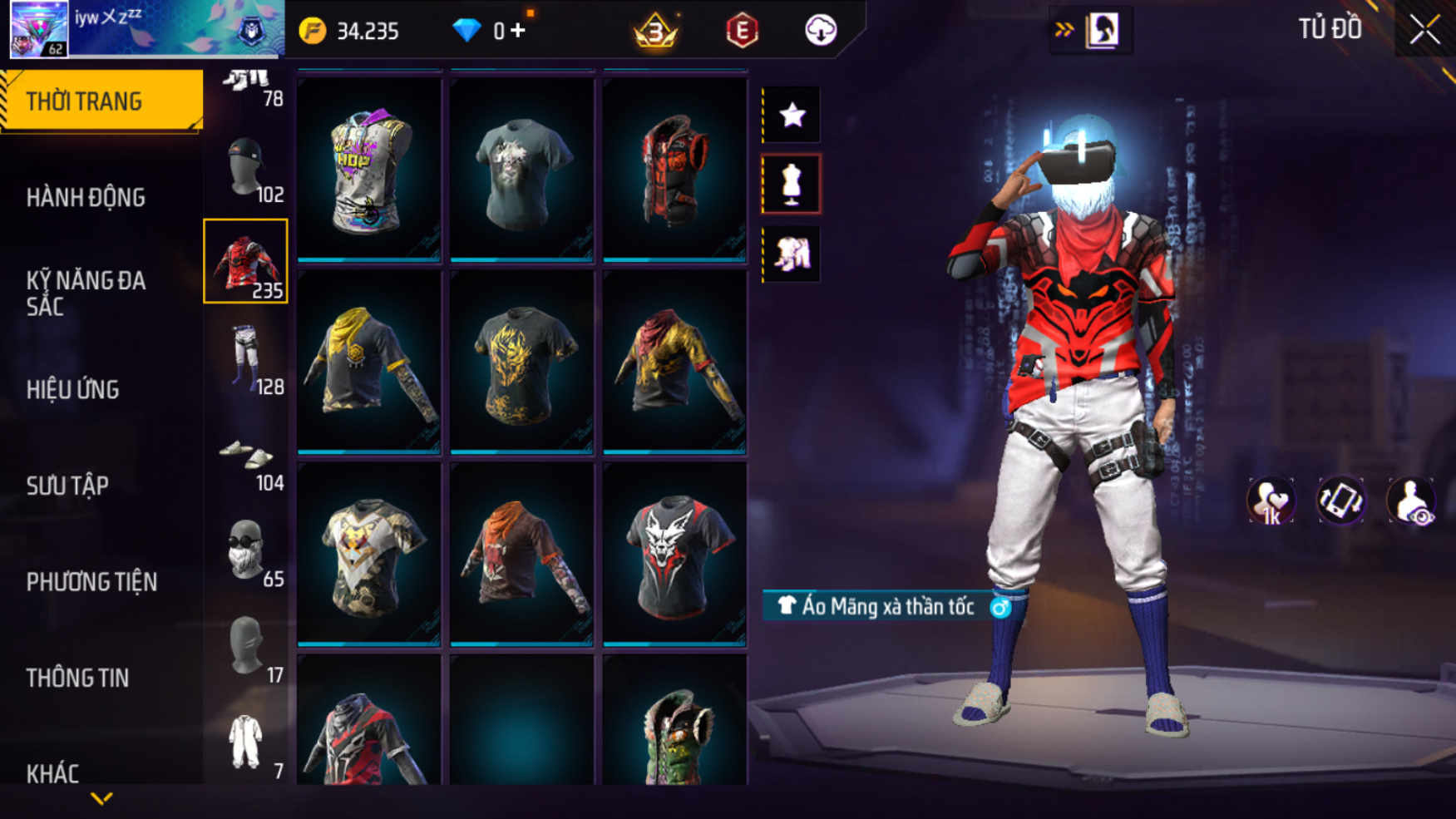Image resolution: width=1456 pixels, height=819 pixels.
Task: Open the Sưu Tập collection section
Action: 67,486
